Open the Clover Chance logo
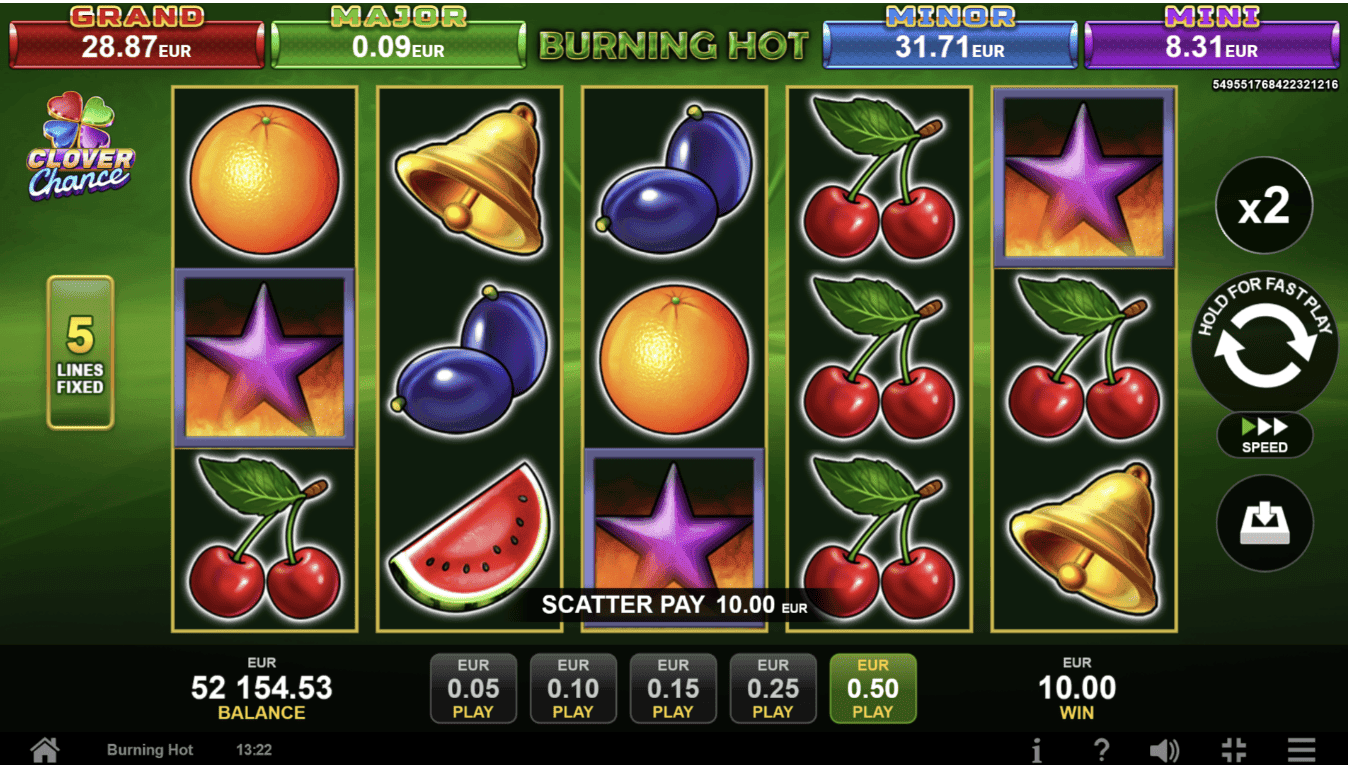Screen dimensions: 1348x765 pos(80,147)
